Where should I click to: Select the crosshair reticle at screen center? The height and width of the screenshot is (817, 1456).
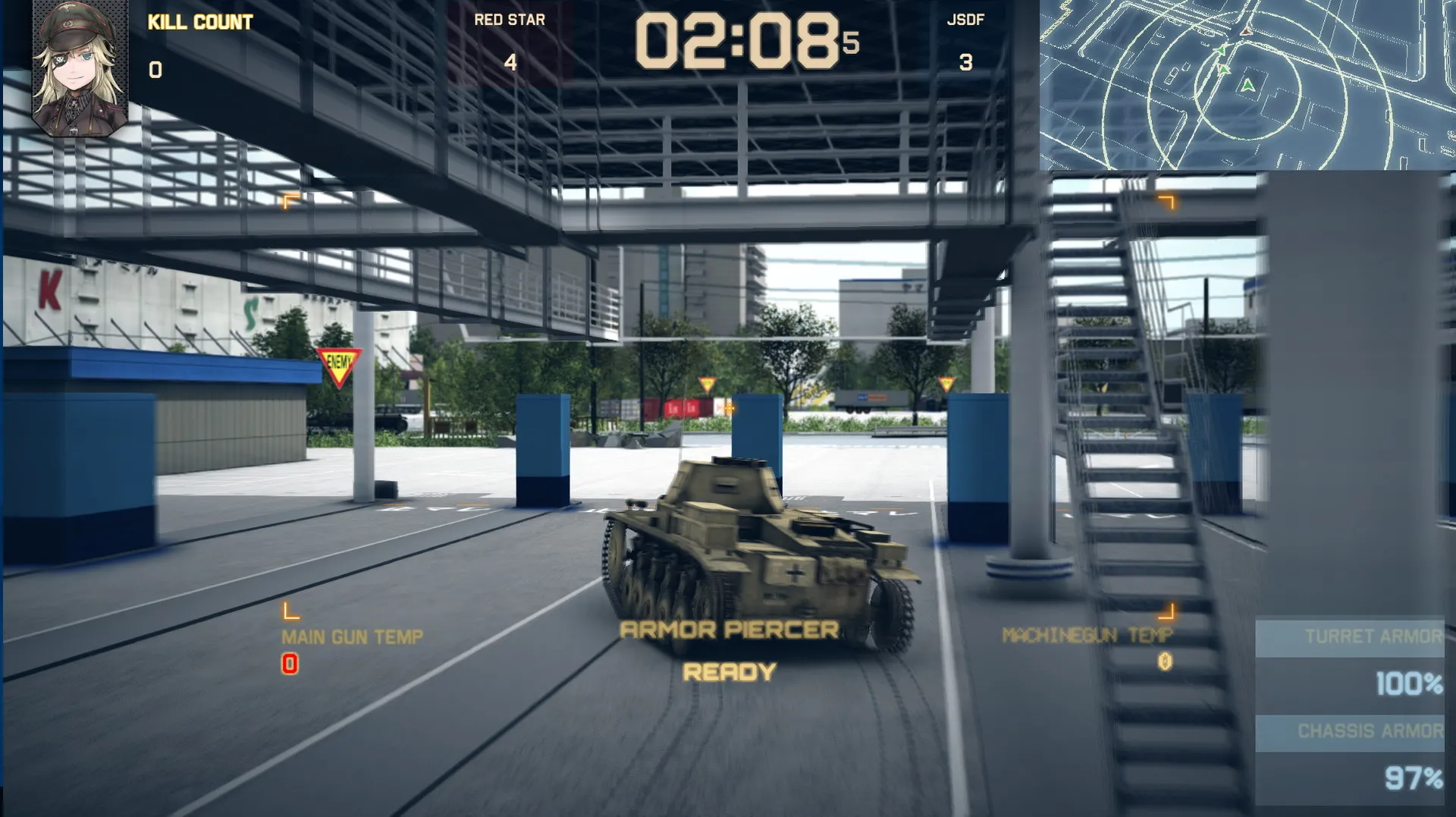[730, 407]
